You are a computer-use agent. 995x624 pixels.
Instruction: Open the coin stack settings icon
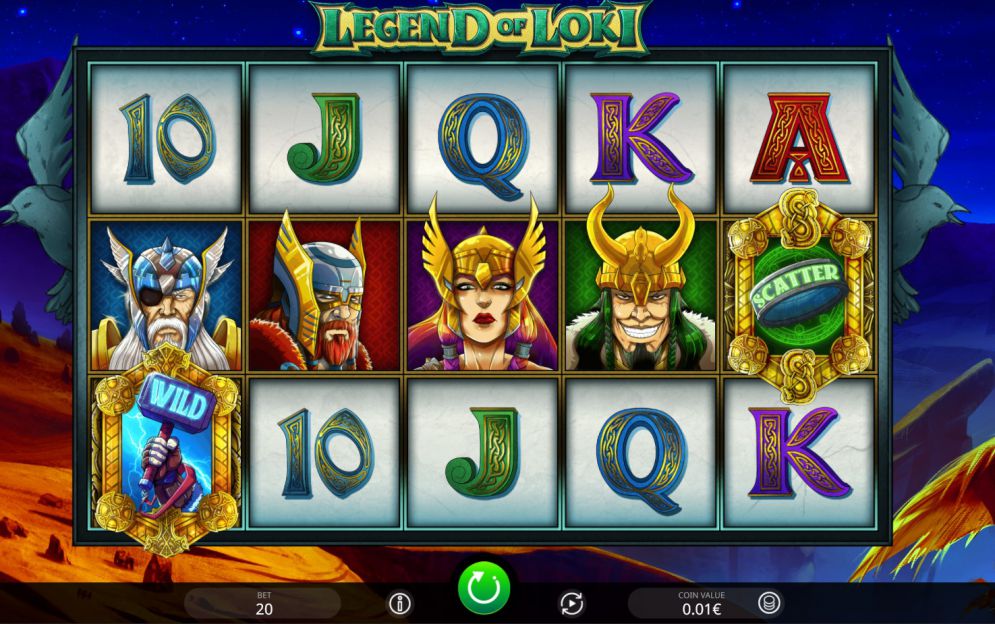coord(769,602)
